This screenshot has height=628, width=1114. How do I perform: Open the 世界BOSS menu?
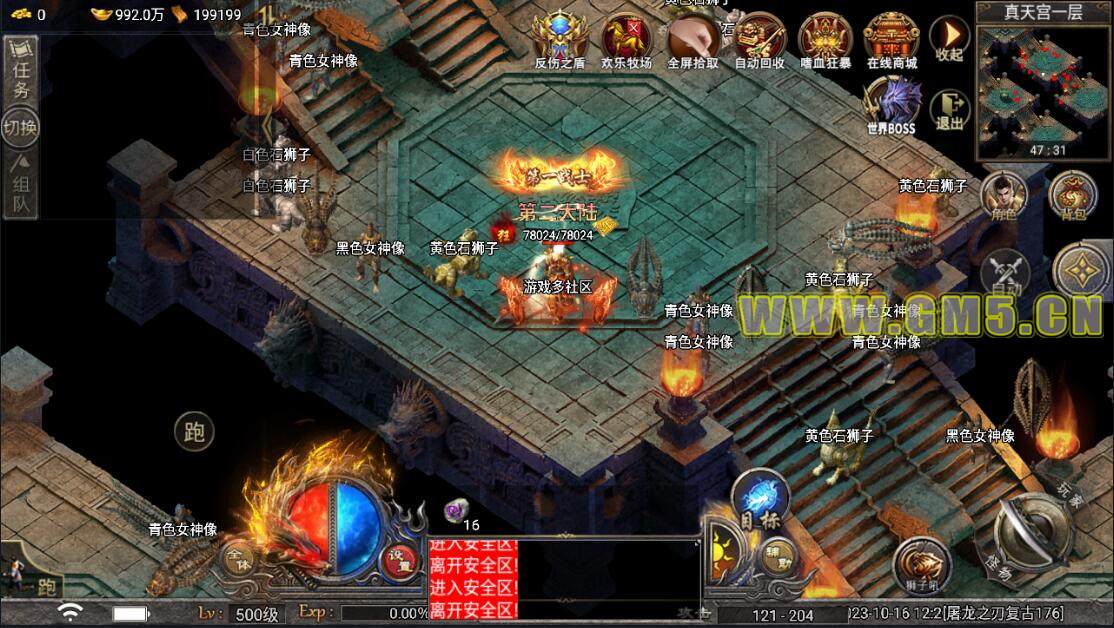coord(890,104)
